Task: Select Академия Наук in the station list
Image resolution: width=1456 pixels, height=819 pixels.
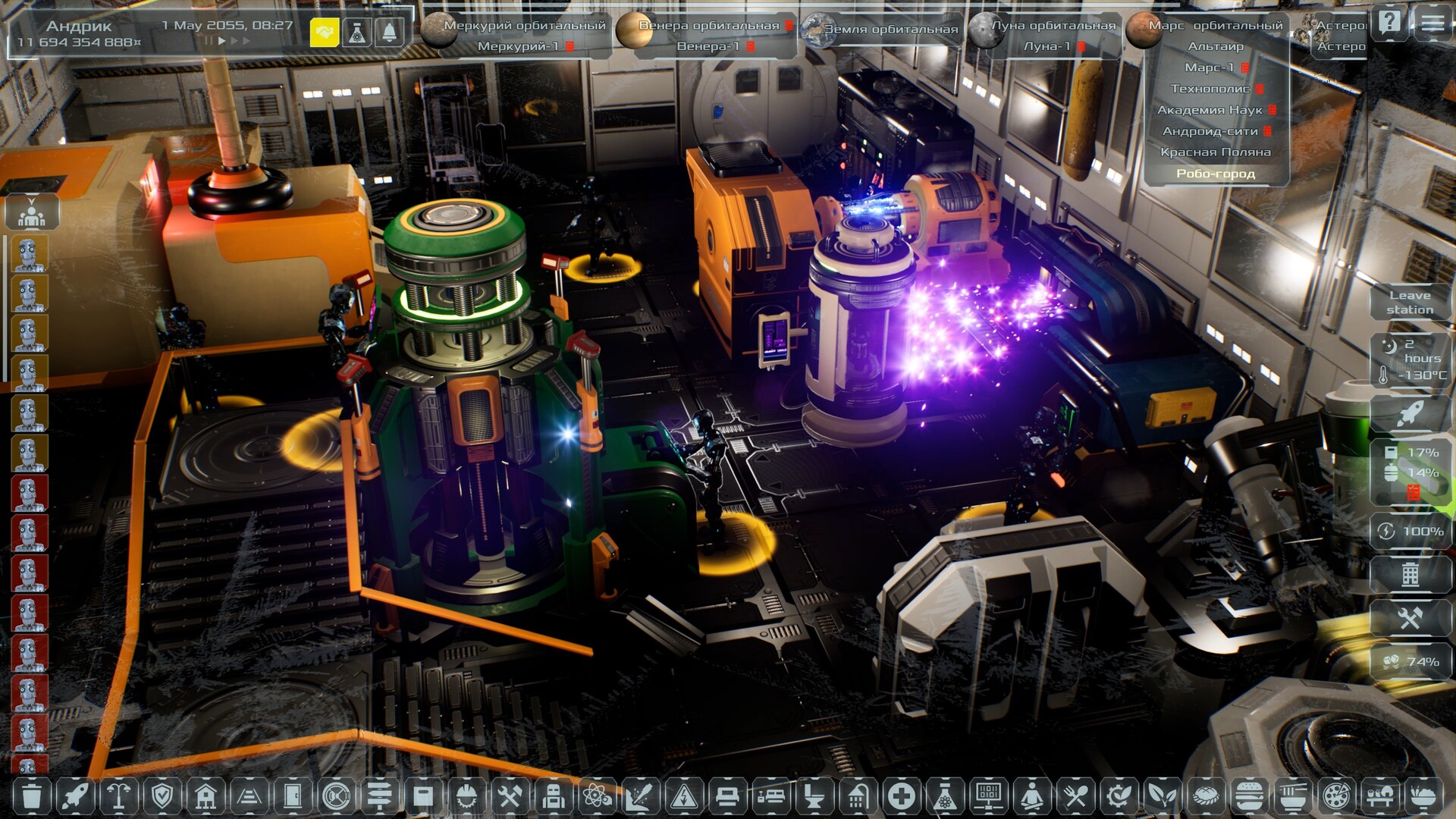Action: (1210, 110)
